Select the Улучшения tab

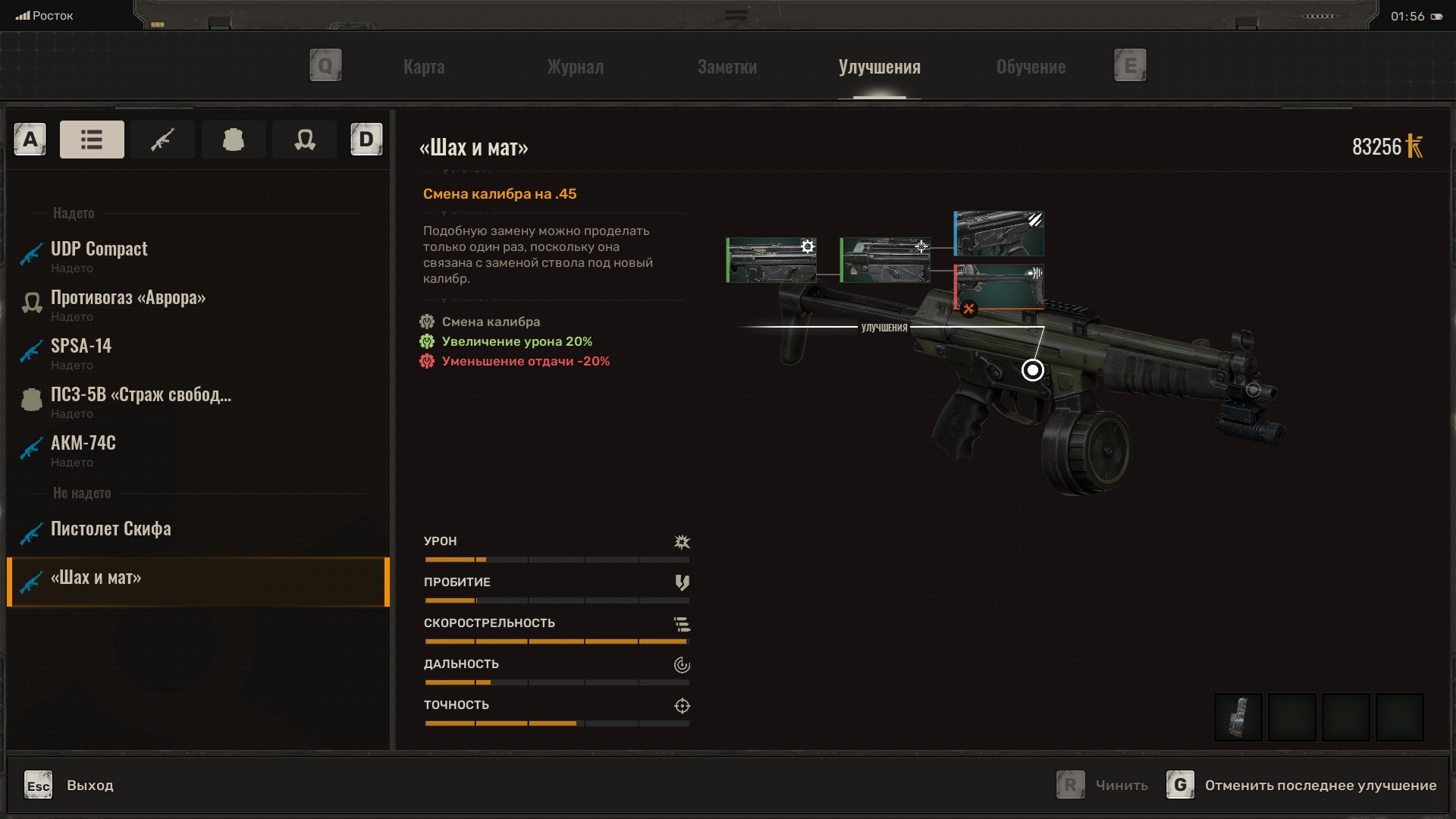tap(879, 67)
